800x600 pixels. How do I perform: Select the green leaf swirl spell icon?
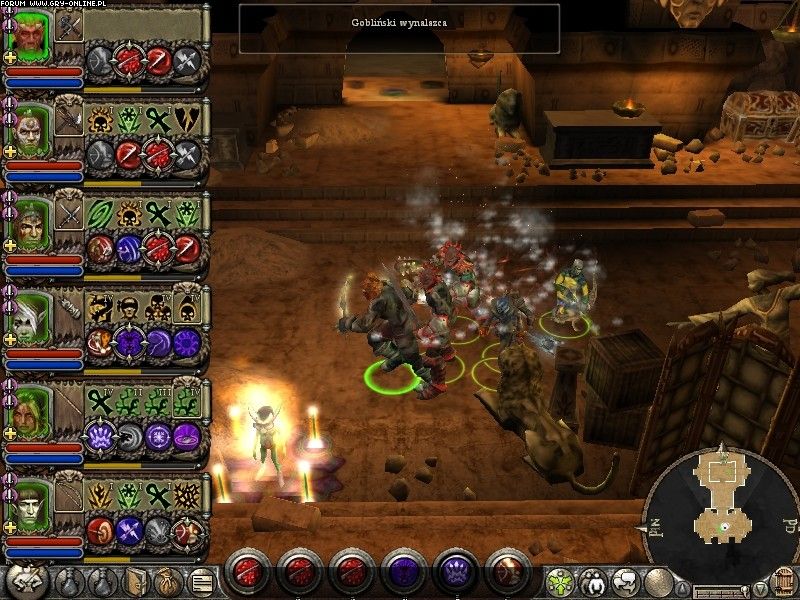(x=100, y=215)
